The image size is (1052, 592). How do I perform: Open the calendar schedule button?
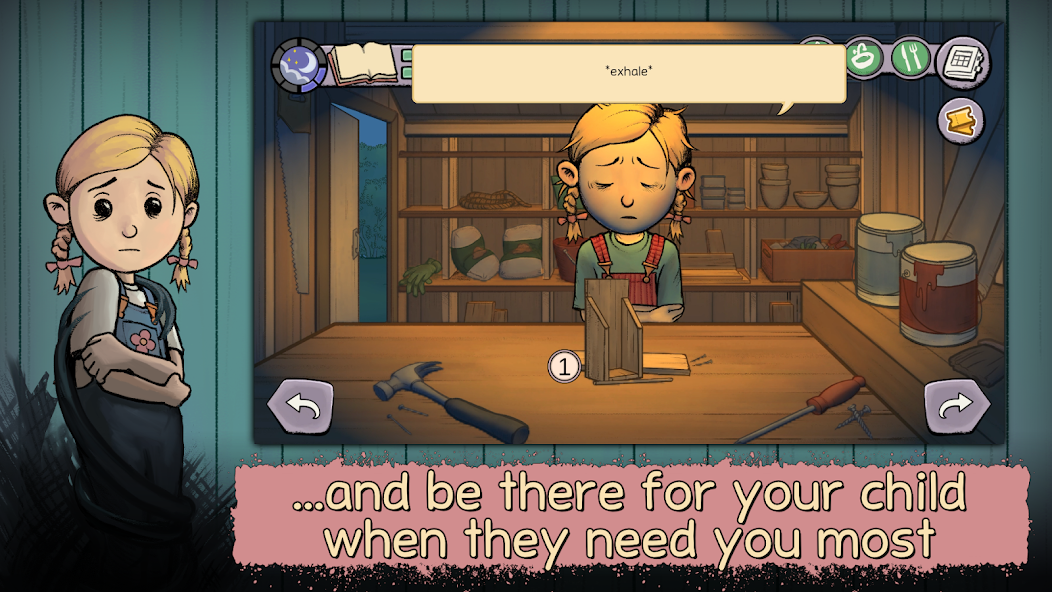click(963, 60)
